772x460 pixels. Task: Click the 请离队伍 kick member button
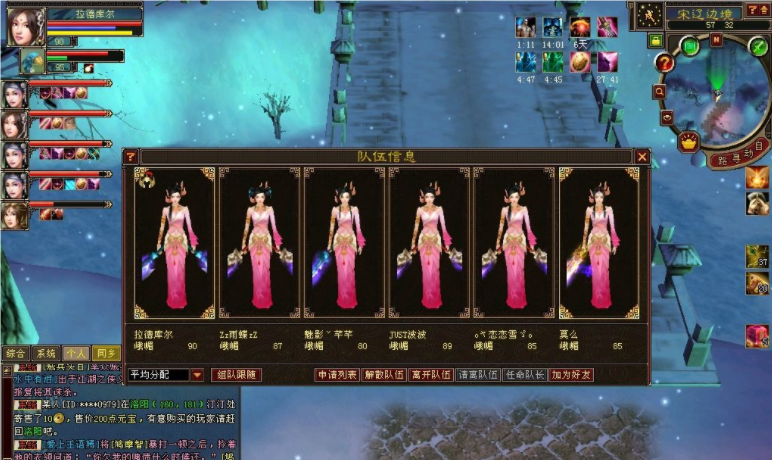click(478, 375)
